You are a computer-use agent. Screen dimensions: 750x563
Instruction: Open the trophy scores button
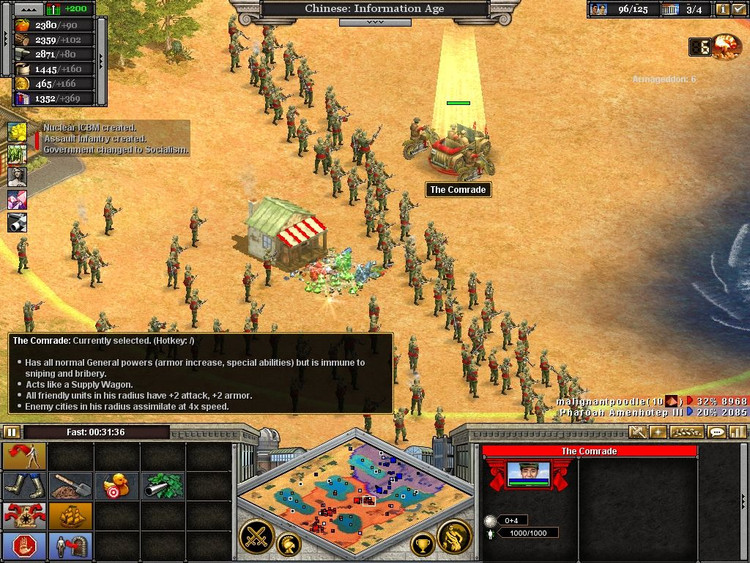423,545
